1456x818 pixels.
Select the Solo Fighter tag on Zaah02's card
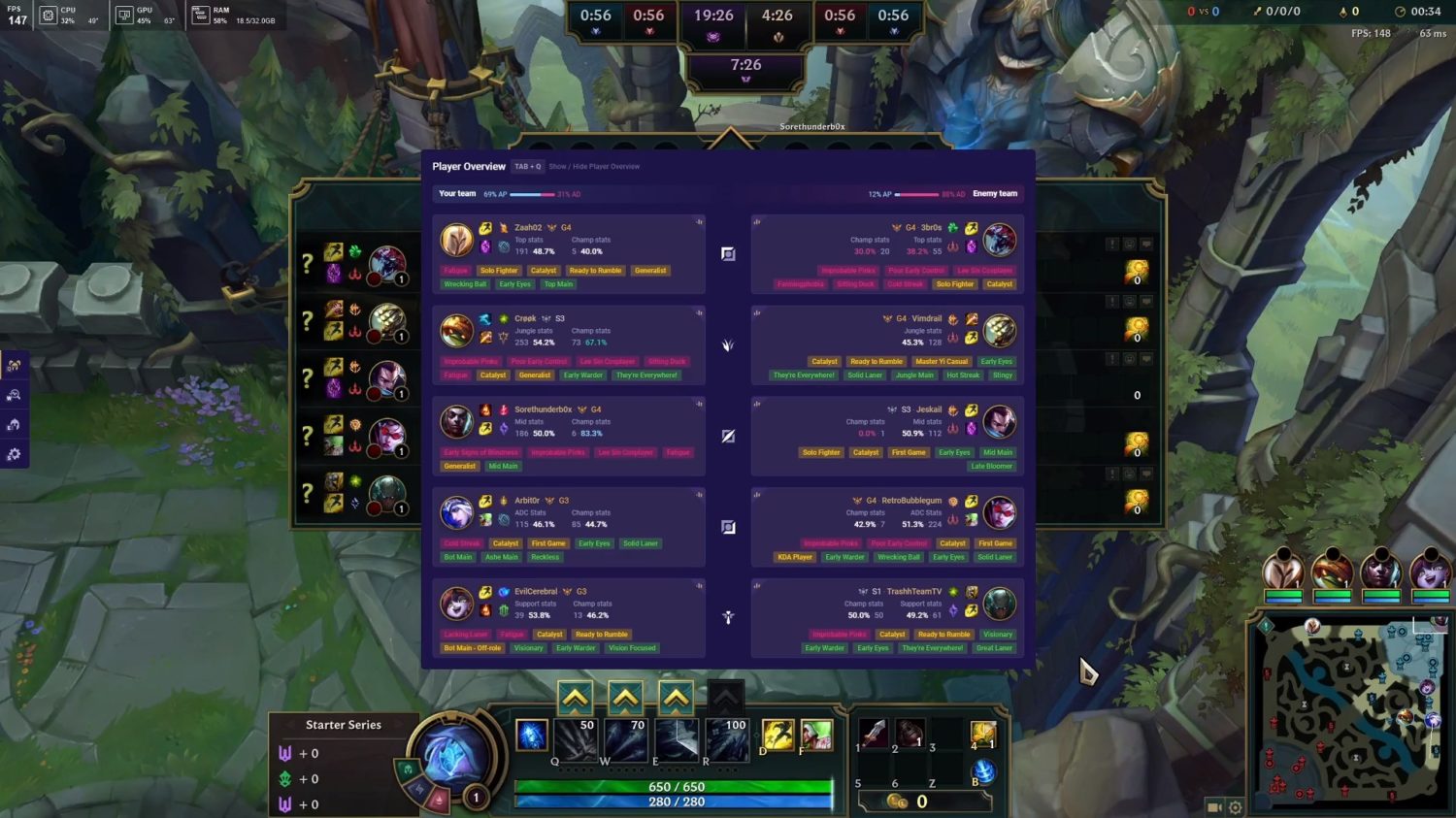499,270
